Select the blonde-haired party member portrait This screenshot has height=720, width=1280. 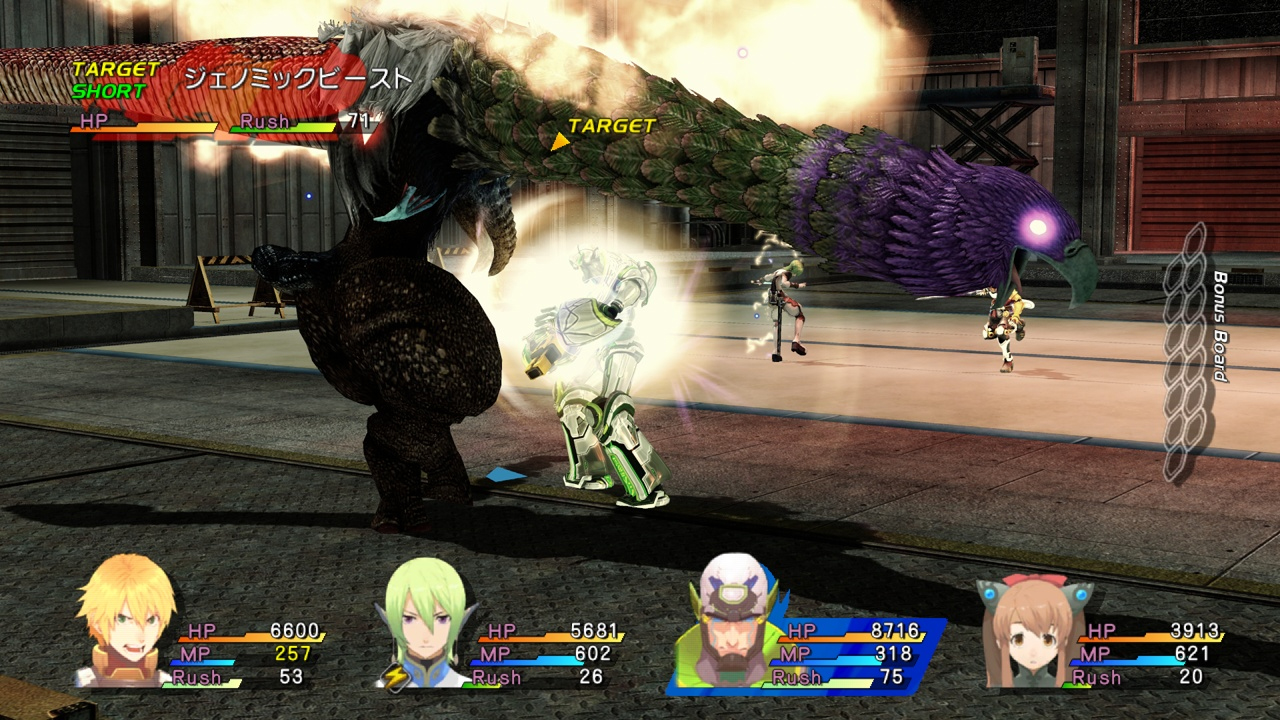pyautogui.click(x=126, y=622)
